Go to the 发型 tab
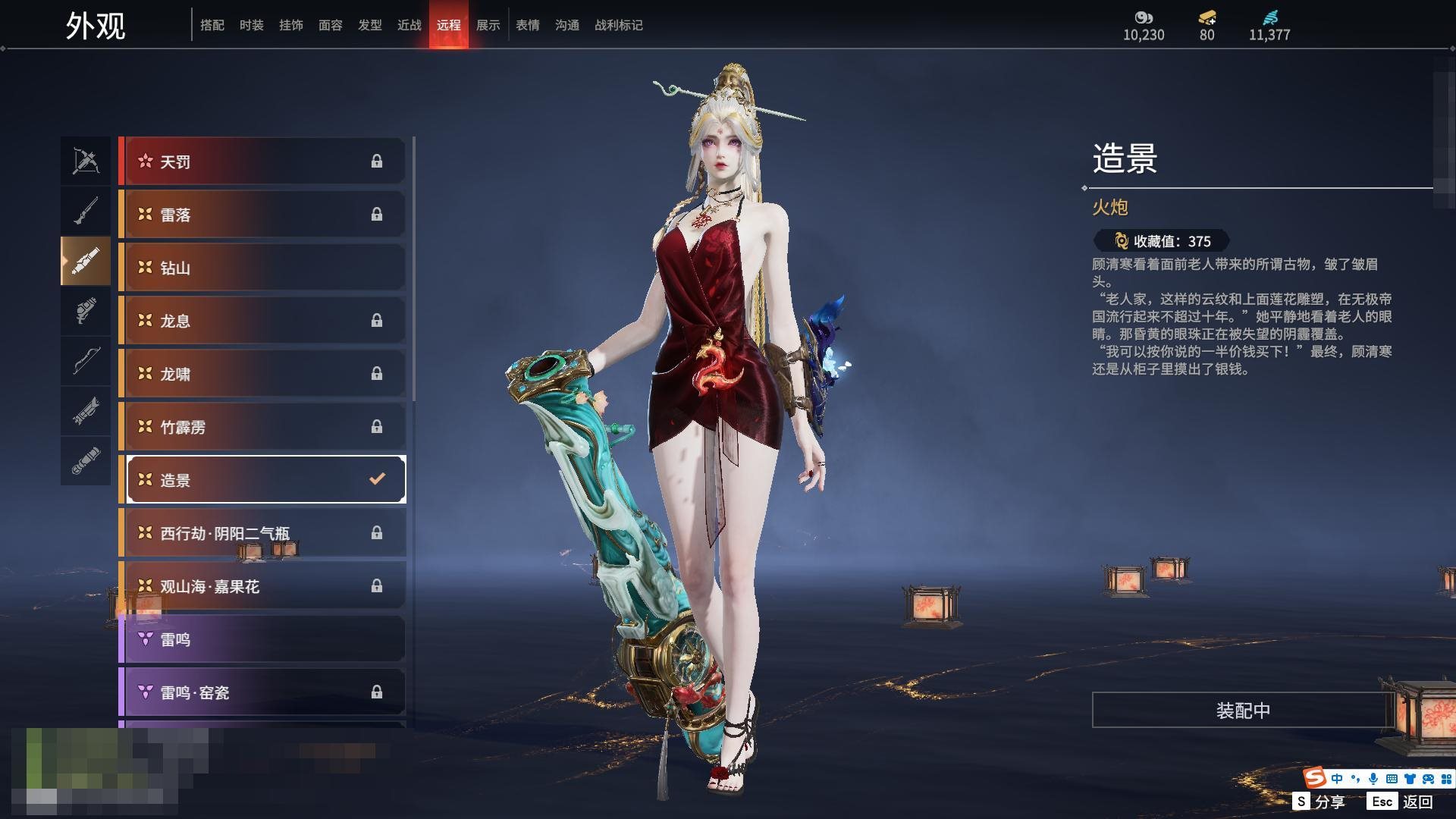The image size is (1456, 819). [369, 25]
